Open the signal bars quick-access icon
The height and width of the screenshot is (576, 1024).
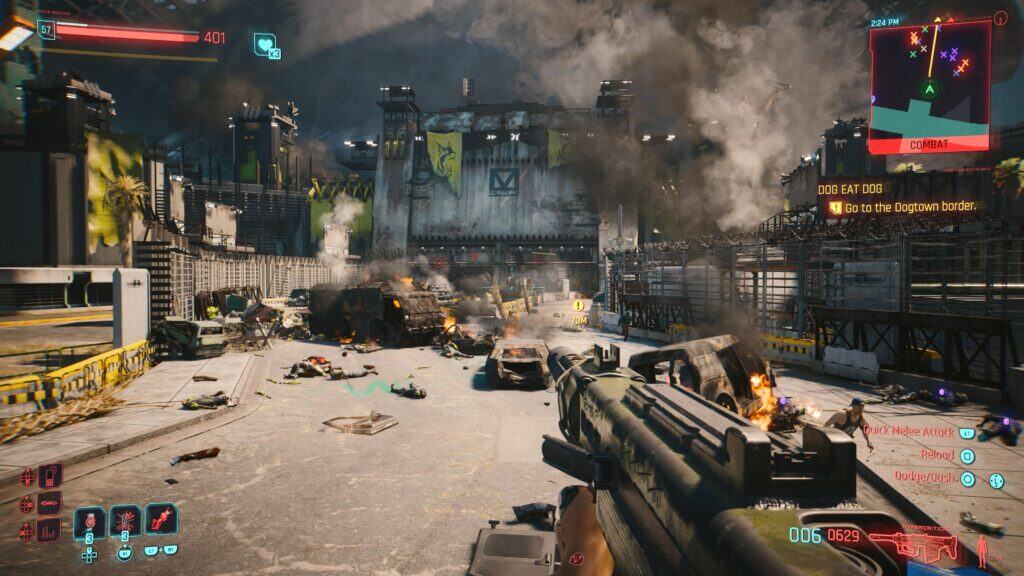pyautogui.click(x=49, y=529)
